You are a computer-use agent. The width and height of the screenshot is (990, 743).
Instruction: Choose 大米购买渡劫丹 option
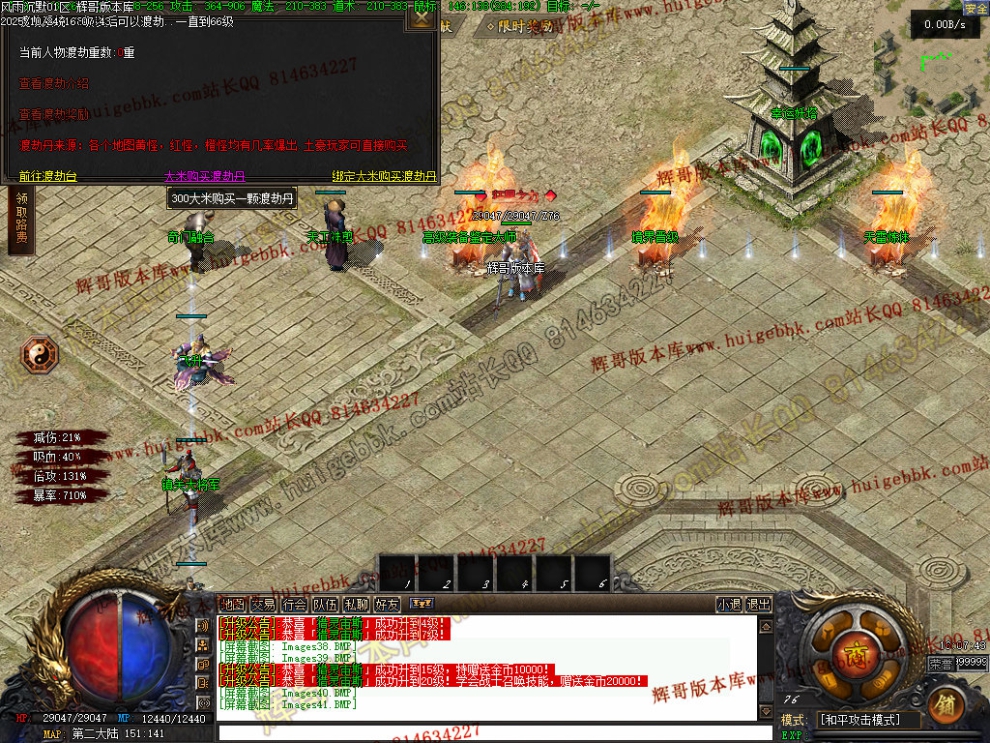(204, 176)
